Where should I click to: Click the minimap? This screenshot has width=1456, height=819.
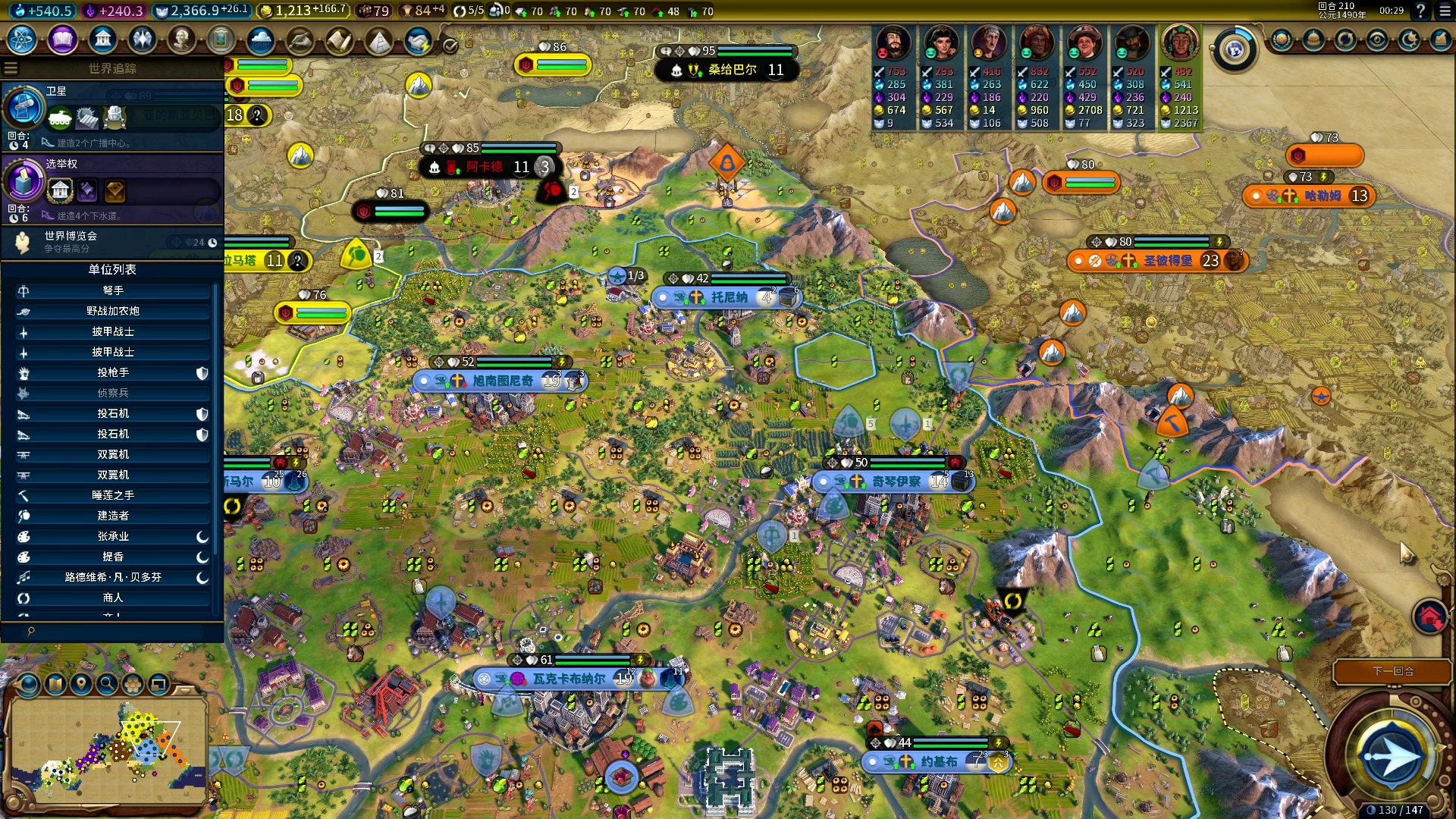pos(106,749)
